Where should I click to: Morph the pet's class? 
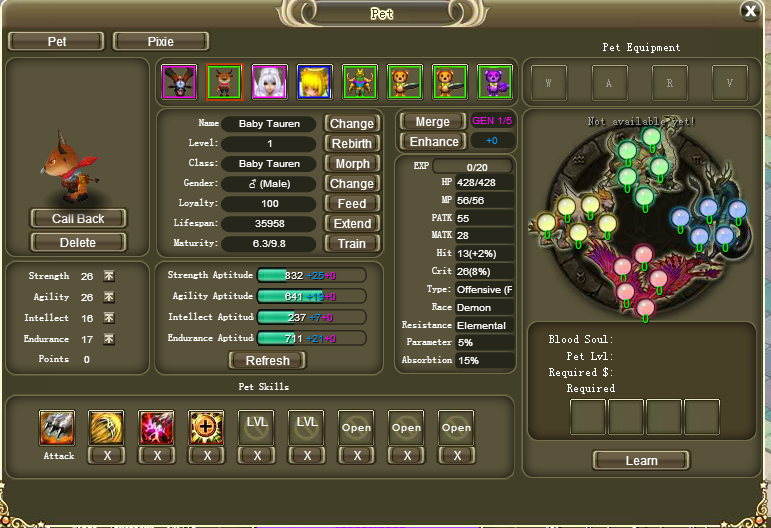click(352, 163)
